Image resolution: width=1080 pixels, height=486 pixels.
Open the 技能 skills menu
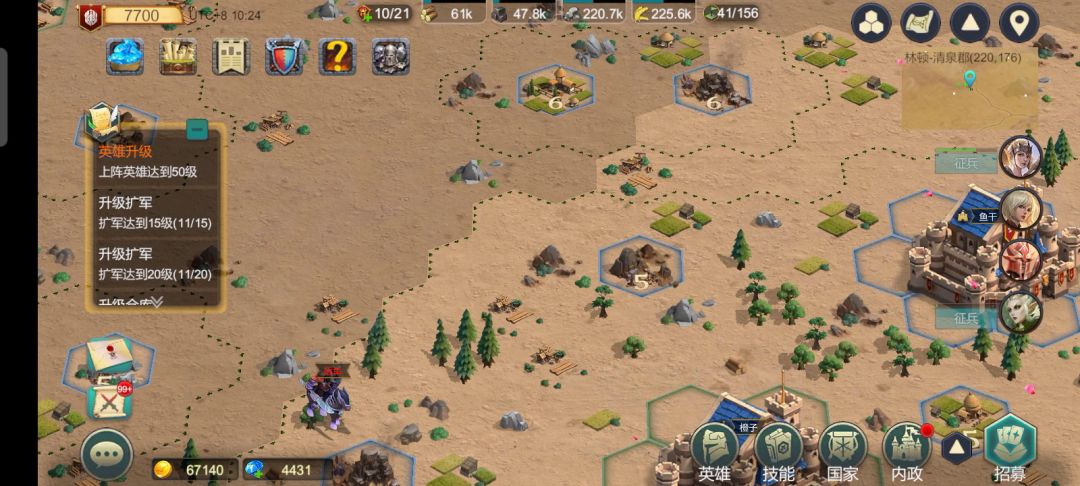[x=778, y=450]
